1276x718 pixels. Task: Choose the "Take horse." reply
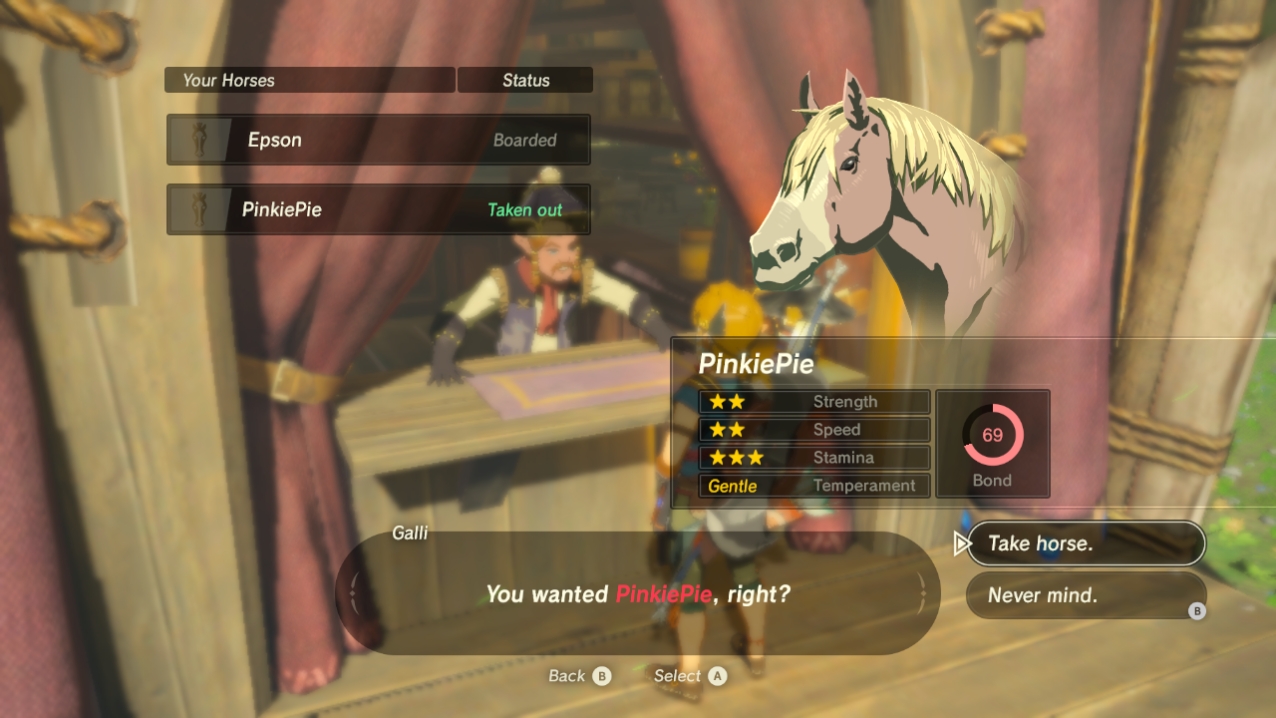1085,544
